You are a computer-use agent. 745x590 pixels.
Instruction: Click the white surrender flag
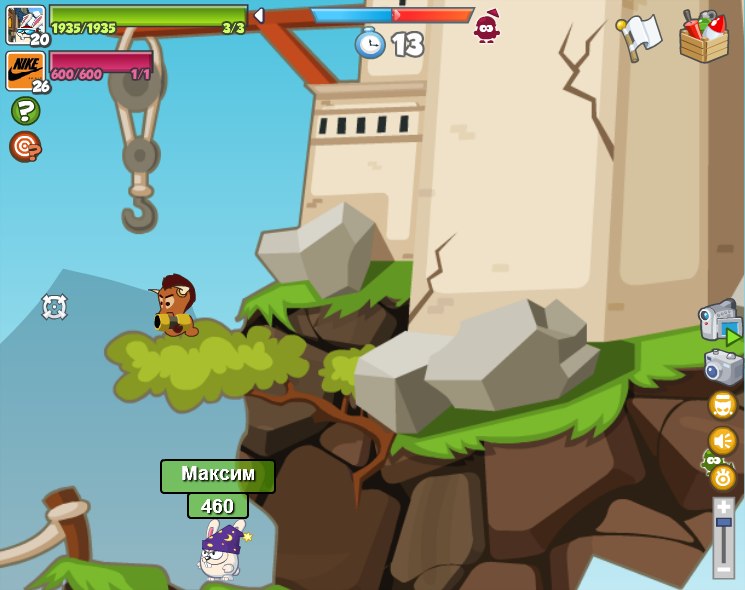(639, 37)
